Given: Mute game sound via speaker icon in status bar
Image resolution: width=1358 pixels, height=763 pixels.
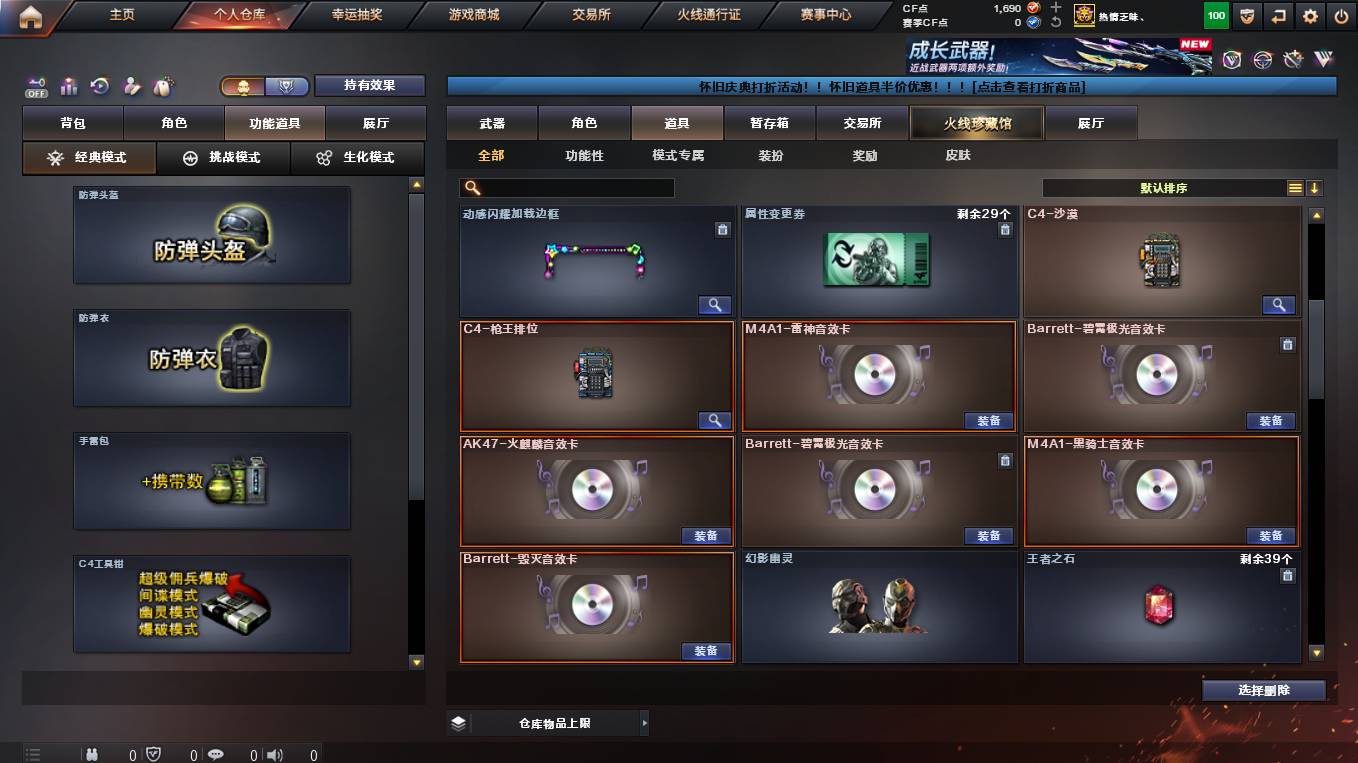Looking at the screenshot, I should coord(275,754).
